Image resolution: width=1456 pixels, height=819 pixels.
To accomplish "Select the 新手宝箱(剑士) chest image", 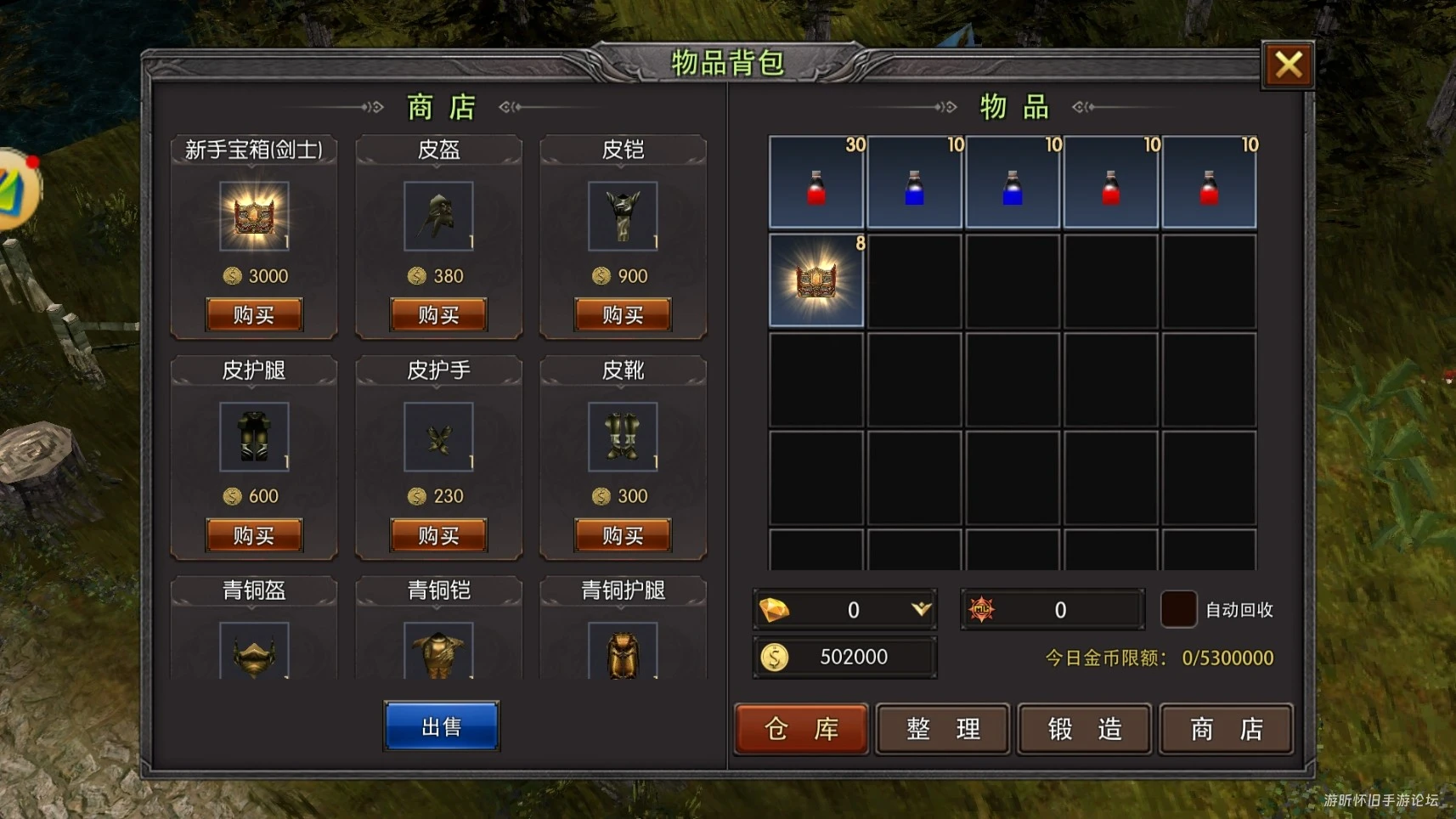I will 253,217.
